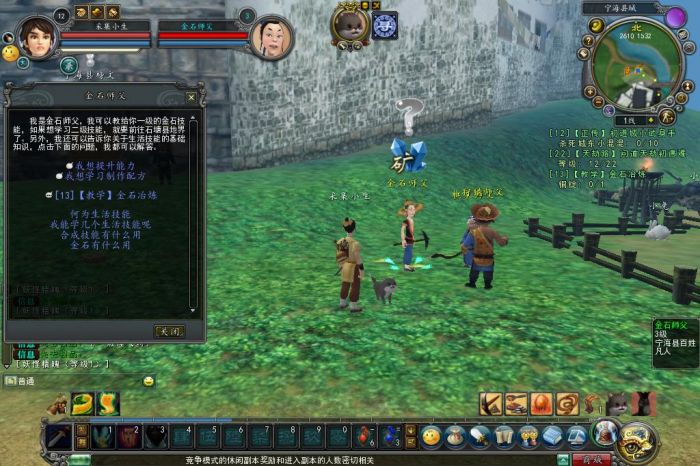The height and width of the screenshot is (466, 700).
Task: Ask 合成技能有什么用
Action: 100,234
